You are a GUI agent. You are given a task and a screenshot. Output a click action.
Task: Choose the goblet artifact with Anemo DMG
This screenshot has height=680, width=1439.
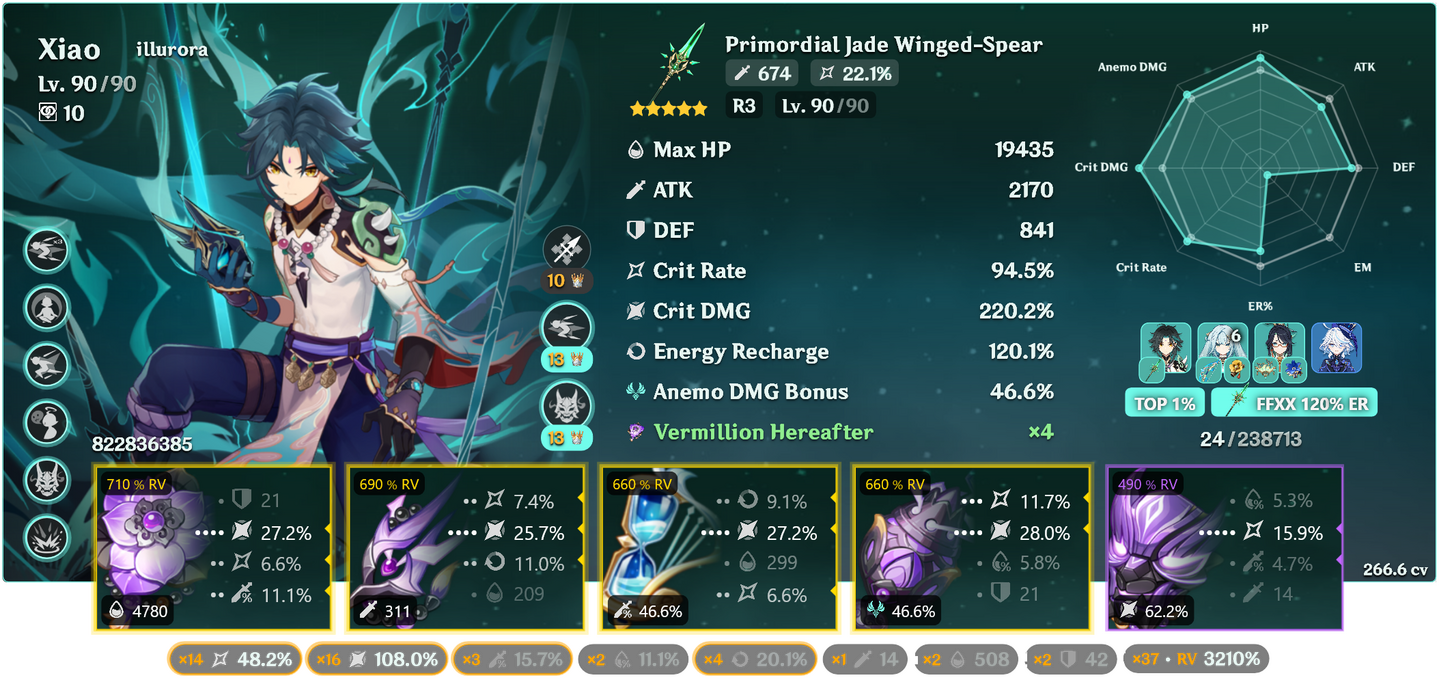point(969,548)
